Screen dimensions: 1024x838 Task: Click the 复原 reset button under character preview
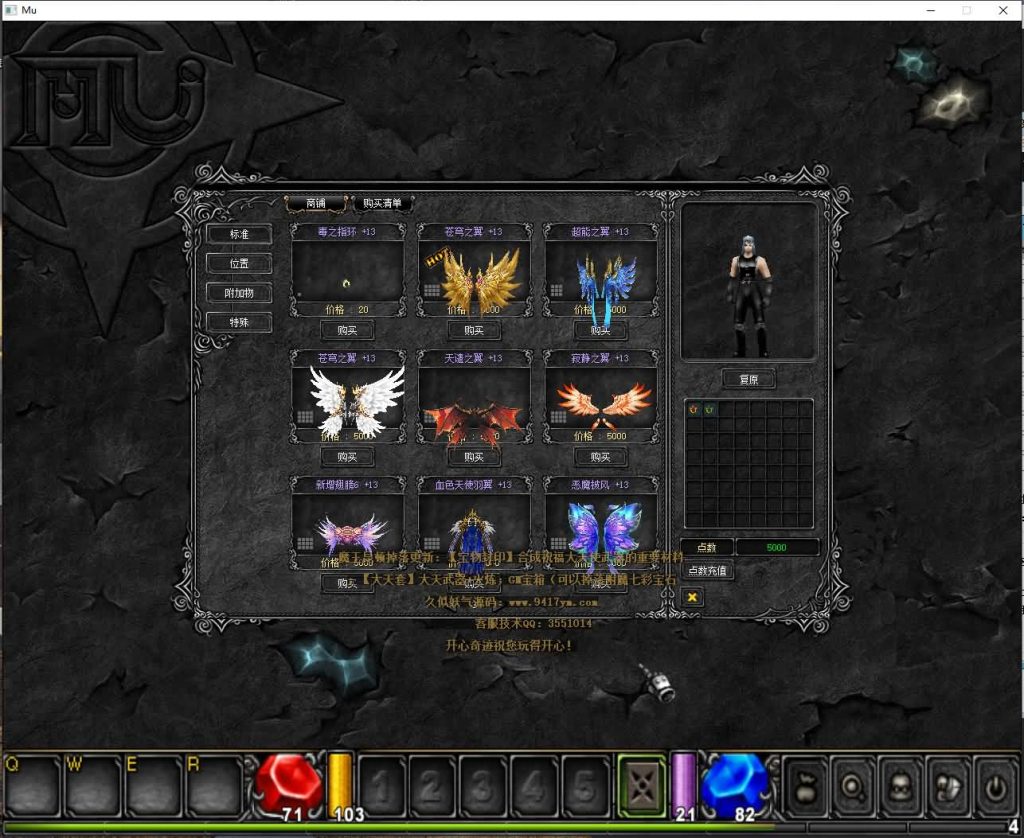coord(748,380)
